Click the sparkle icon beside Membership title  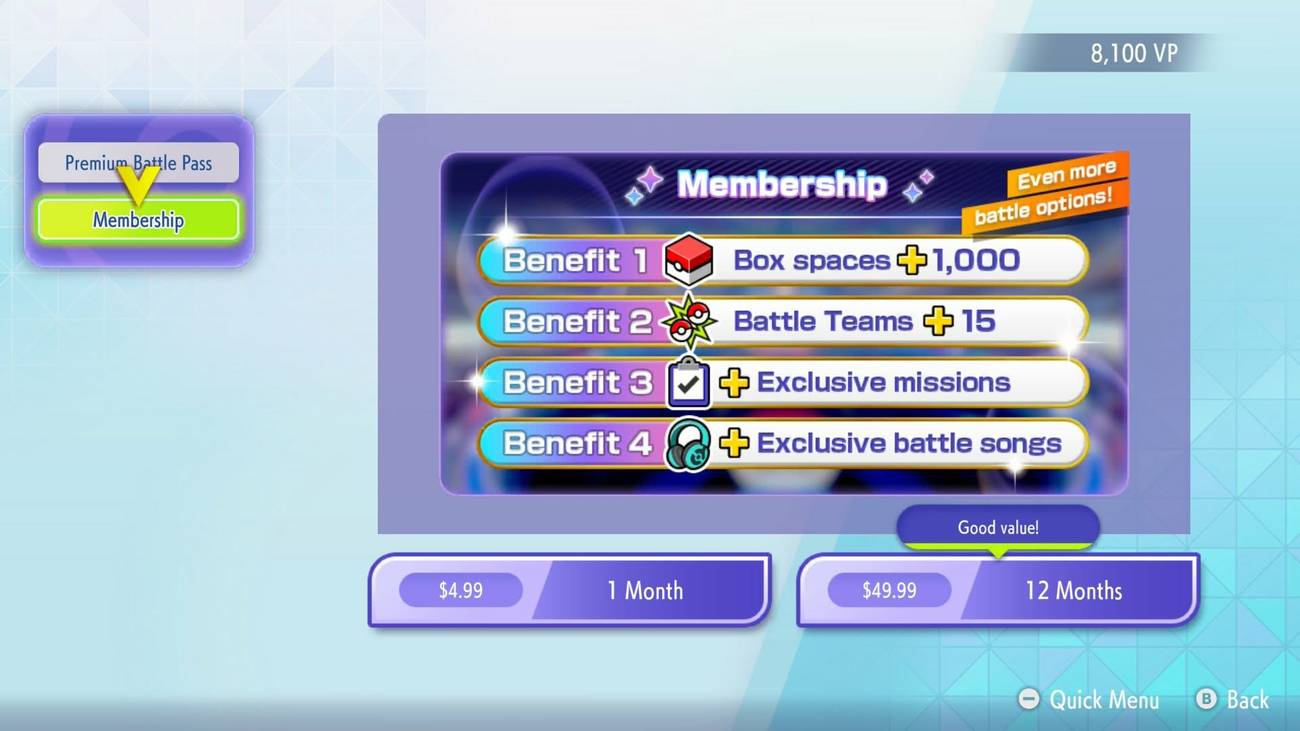650,180
